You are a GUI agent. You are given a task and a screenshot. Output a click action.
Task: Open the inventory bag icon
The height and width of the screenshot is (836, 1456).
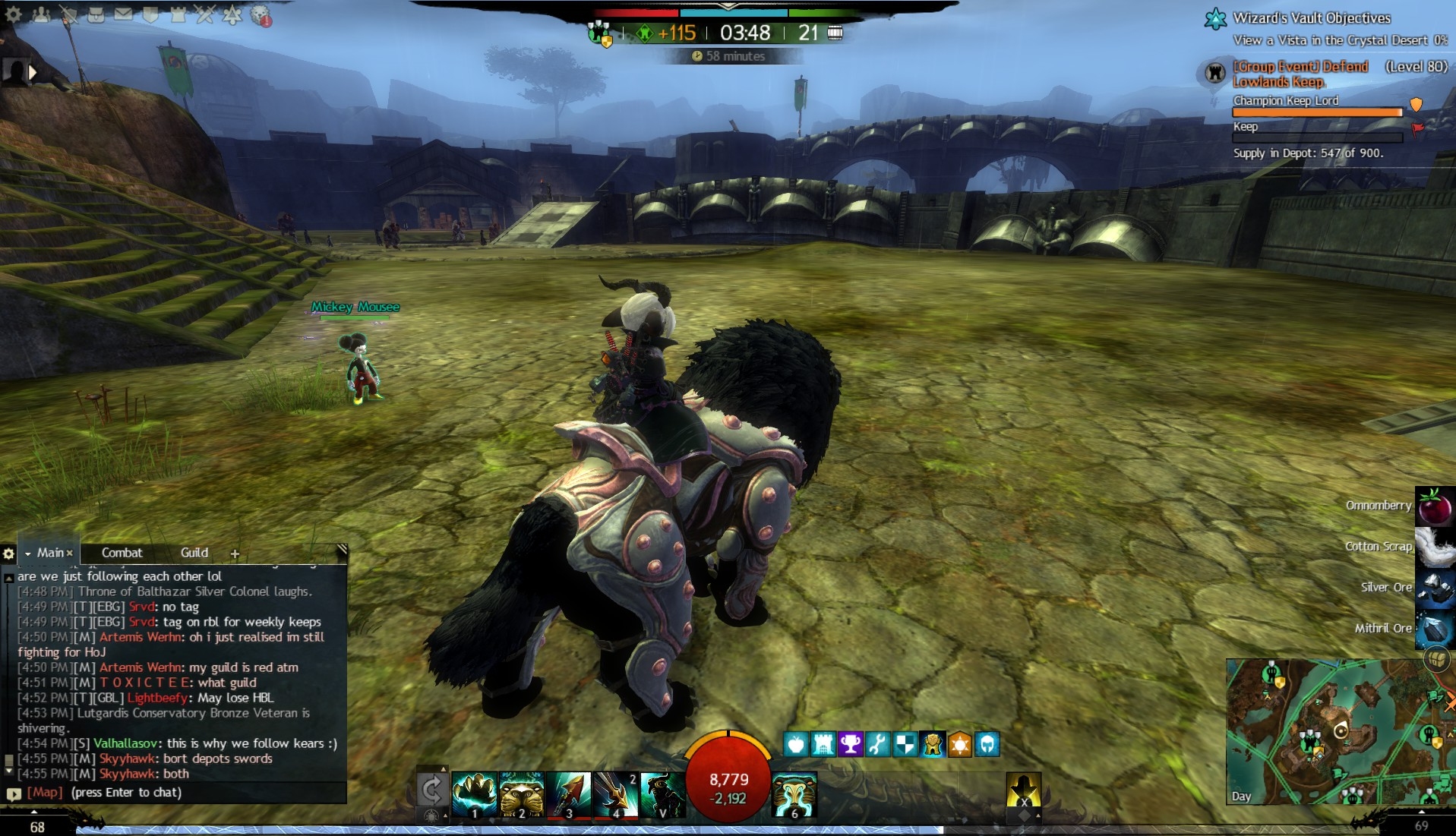[96, 14]
